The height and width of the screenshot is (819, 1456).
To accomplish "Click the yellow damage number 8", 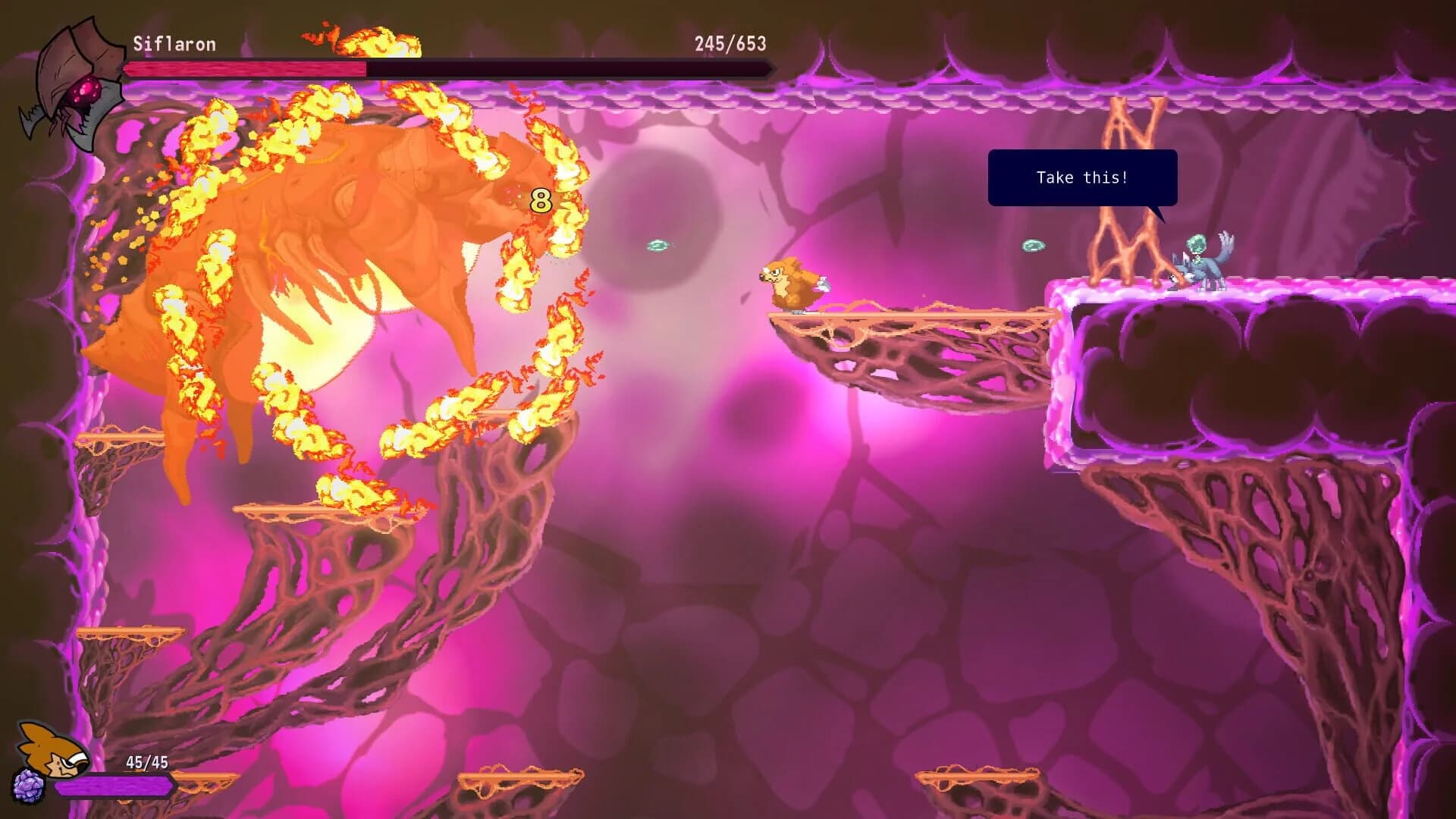I will (541, 201).
